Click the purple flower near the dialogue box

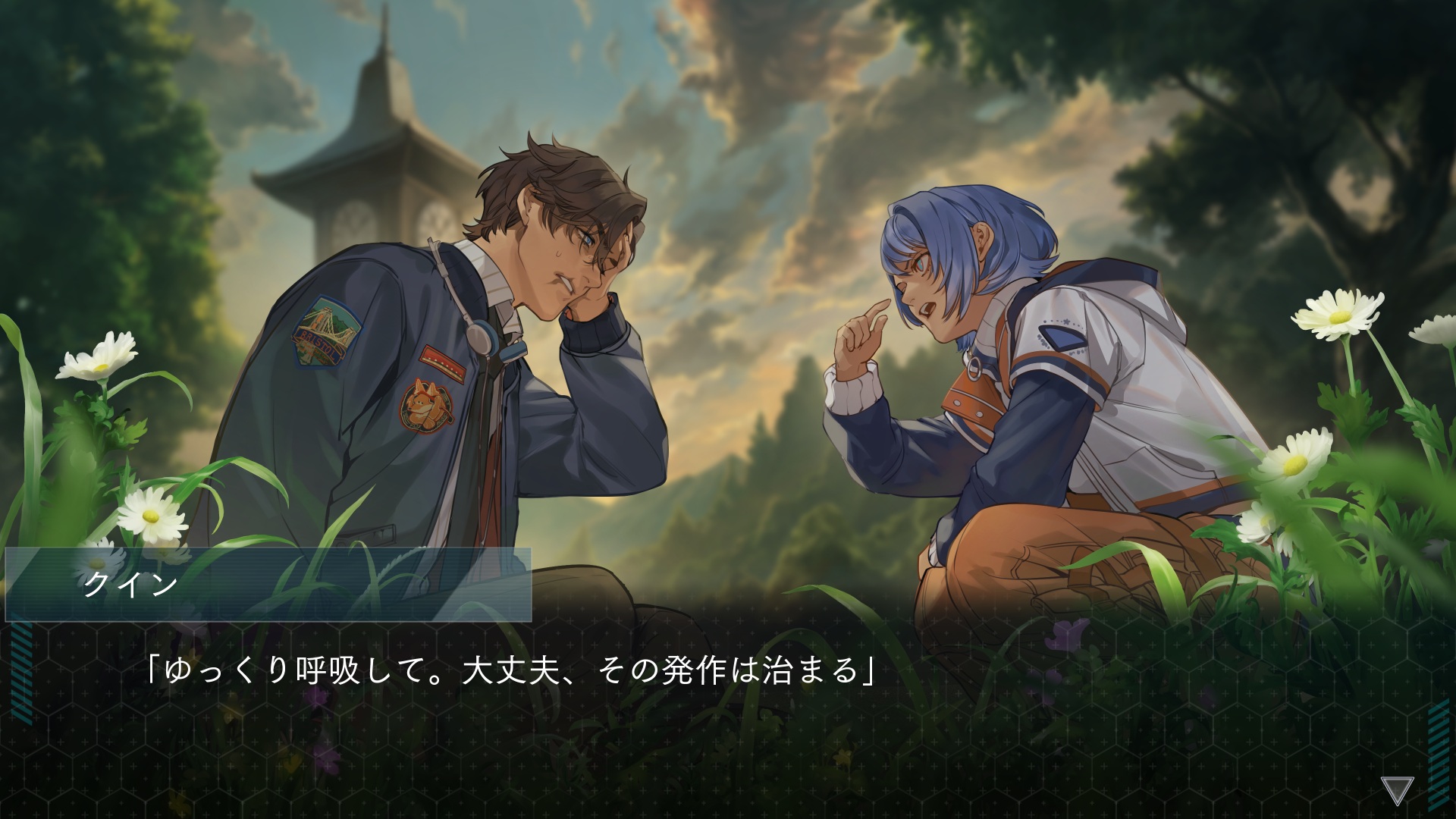coord(1065,635)
